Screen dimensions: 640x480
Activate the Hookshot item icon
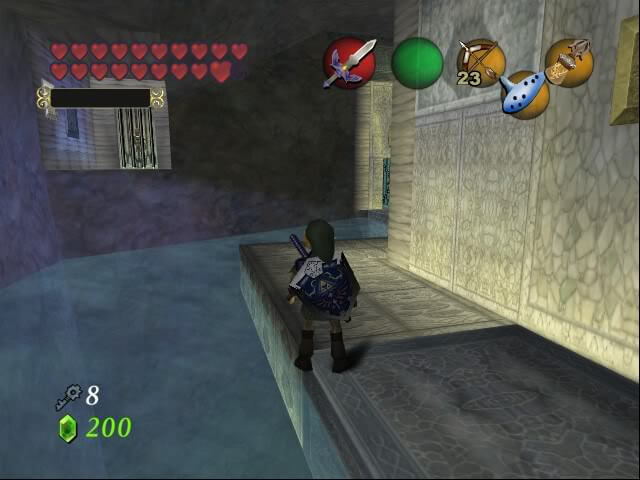[569, 62]
